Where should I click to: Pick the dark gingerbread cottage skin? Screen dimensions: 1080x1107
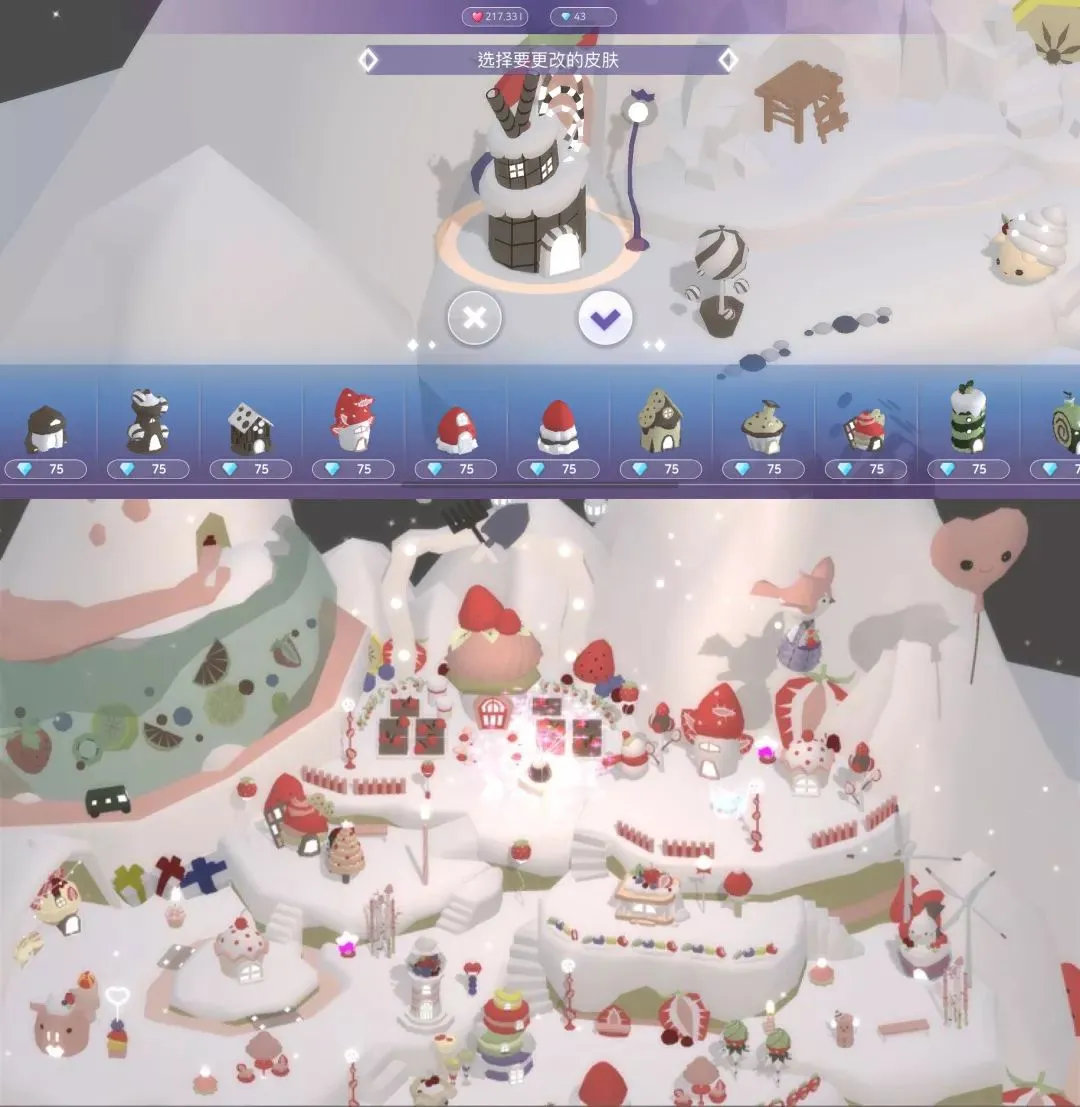pos(250,429)
